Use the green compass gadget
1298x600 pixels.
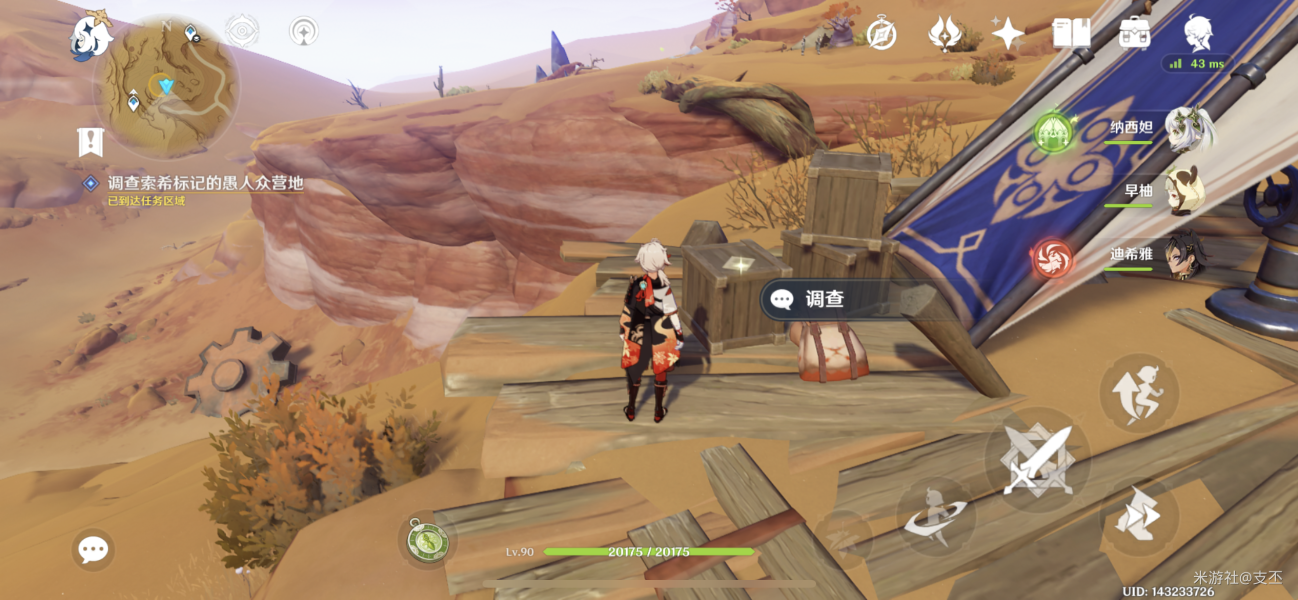pos(428,541)
